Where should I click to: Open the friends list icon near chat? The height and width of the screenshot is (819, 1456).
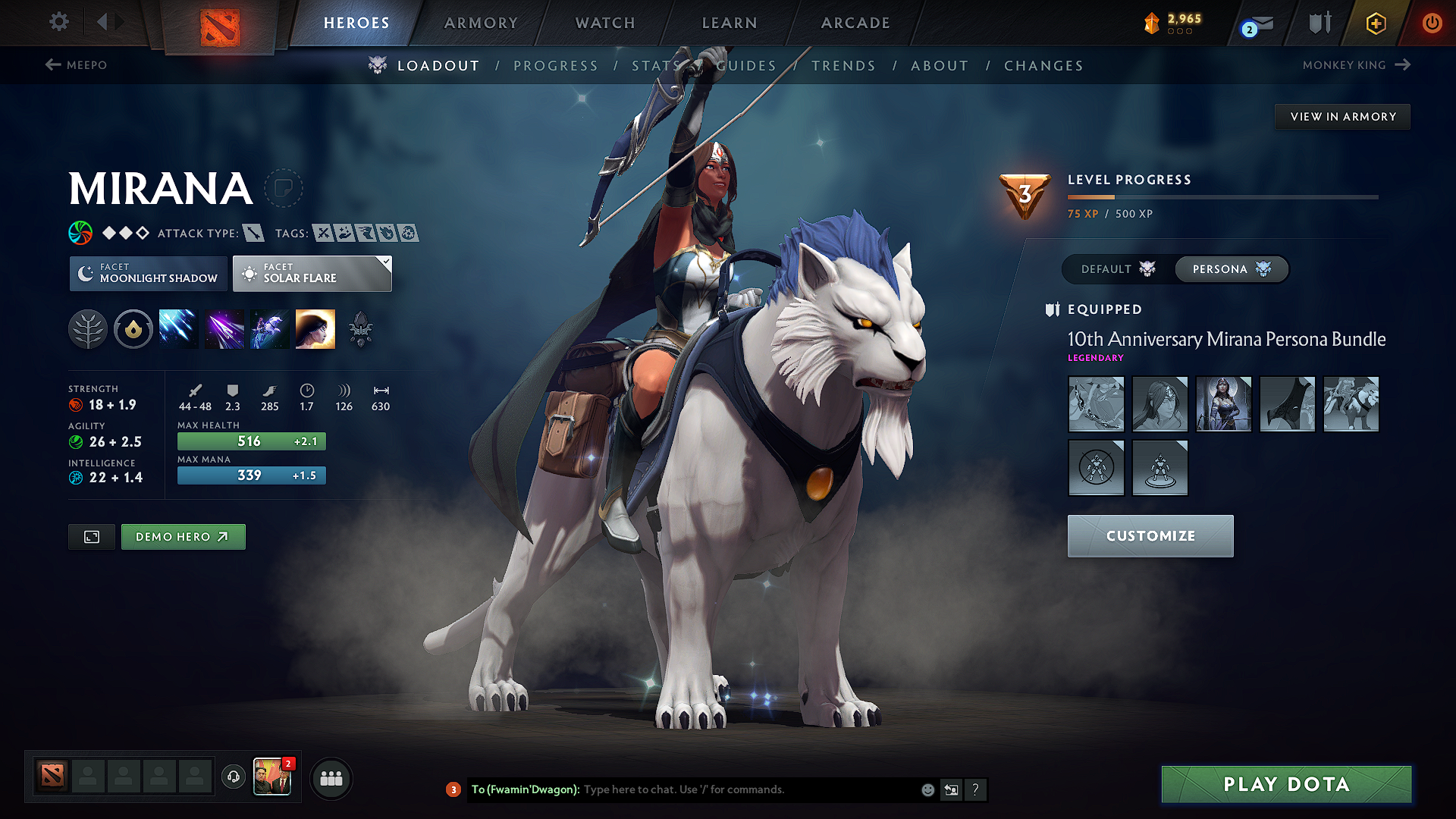[x=331, y=778]
